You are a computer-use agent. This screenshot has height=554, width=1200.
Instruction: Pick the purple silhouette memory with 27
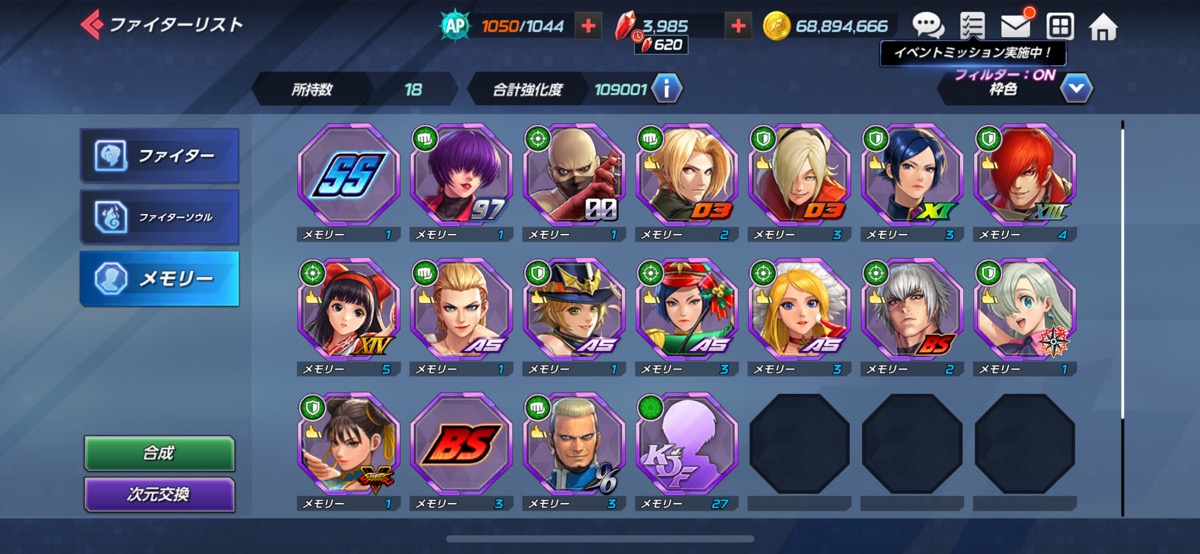[x=686, y=442]
